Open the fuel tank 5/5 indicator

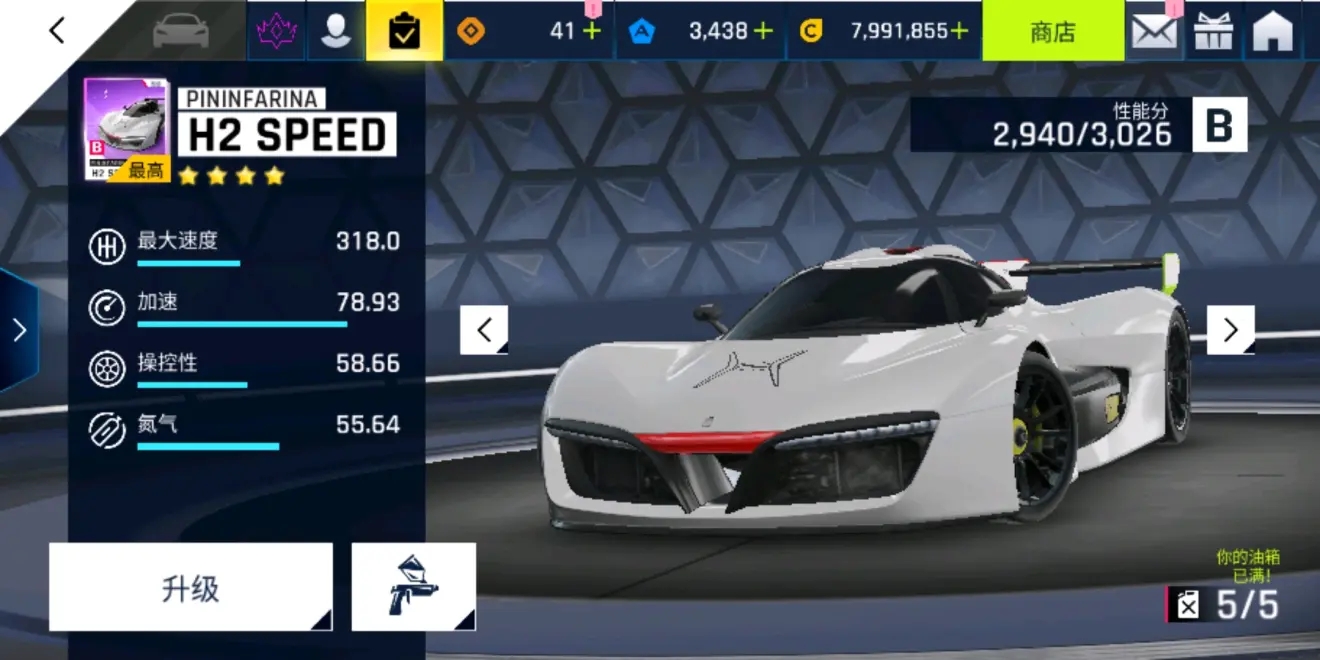pos(1224,604)
